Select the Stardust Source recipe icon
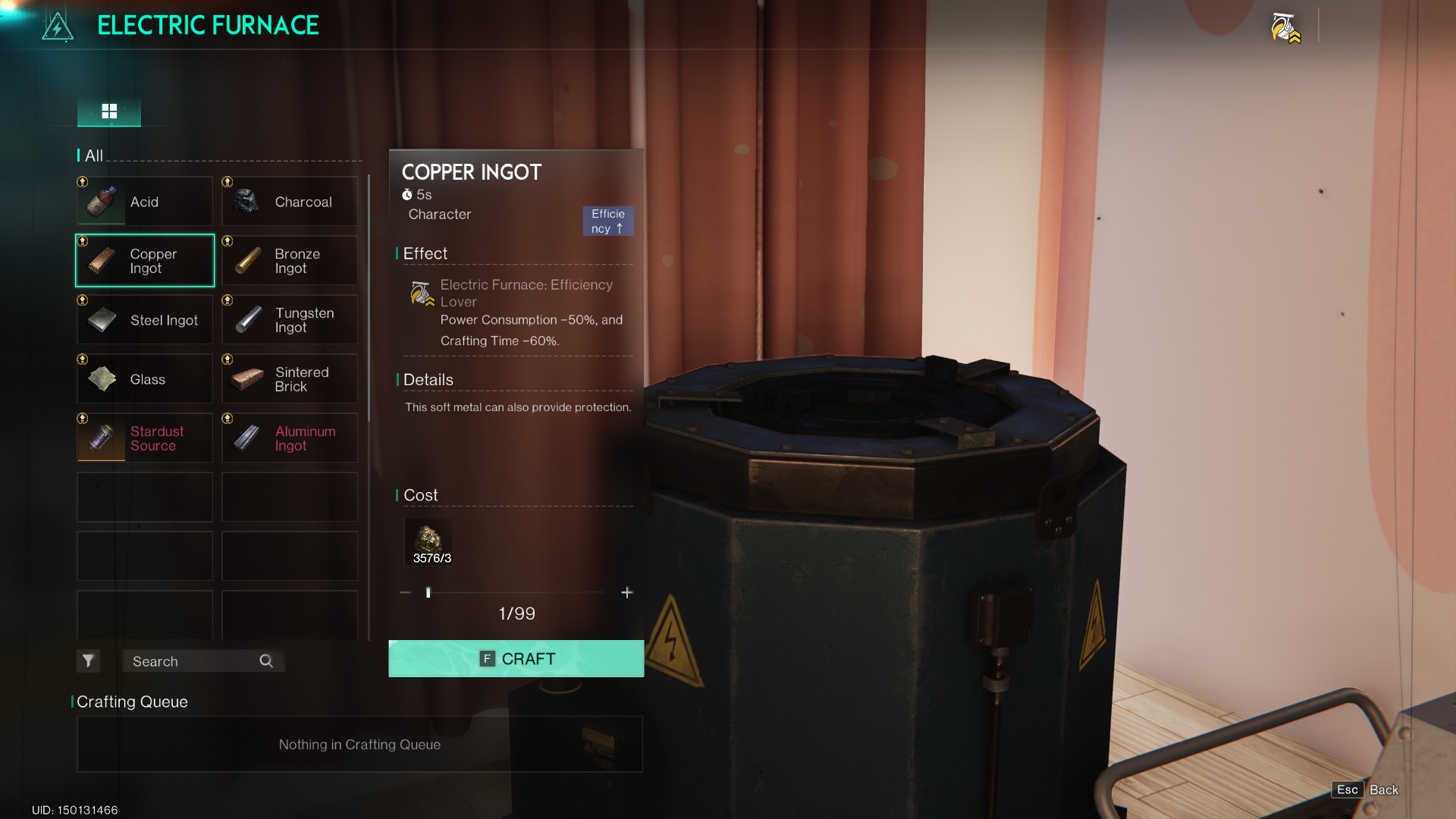Image resolution: width=1456 pixels, height=819 pixels. 101,438
